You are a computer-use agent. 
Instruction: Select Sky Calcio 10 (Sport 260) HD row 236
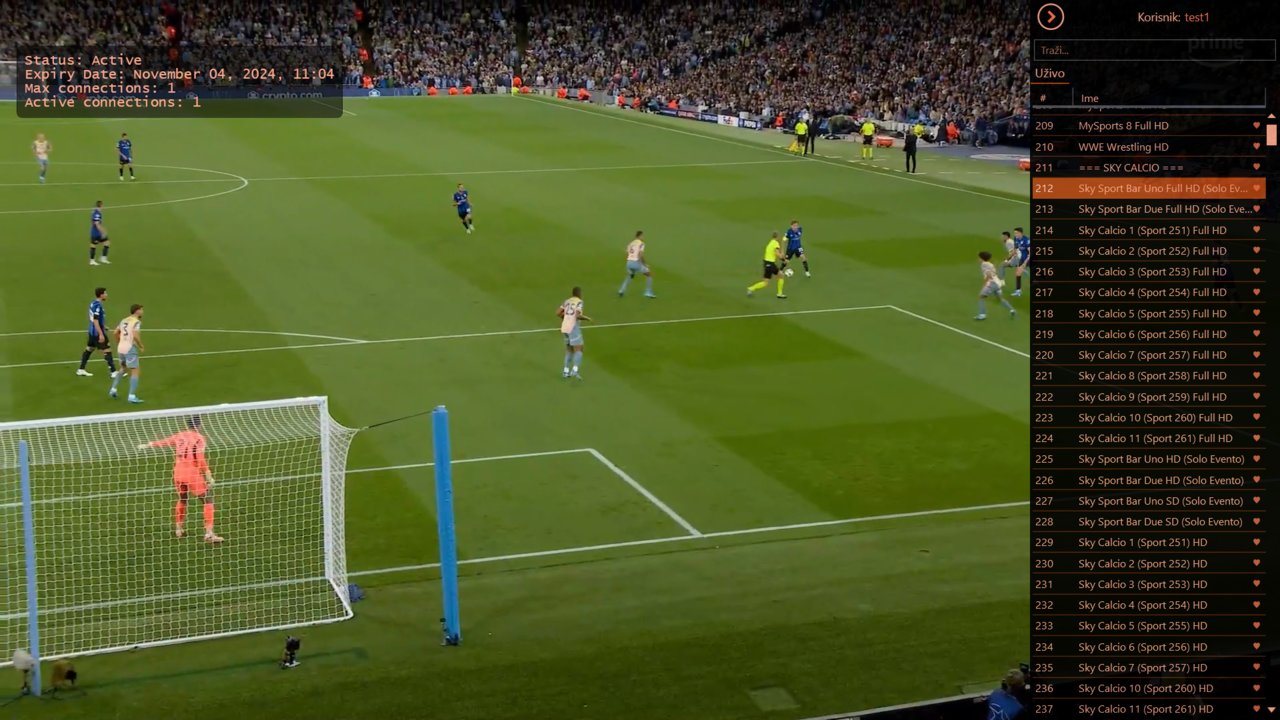1145,688
